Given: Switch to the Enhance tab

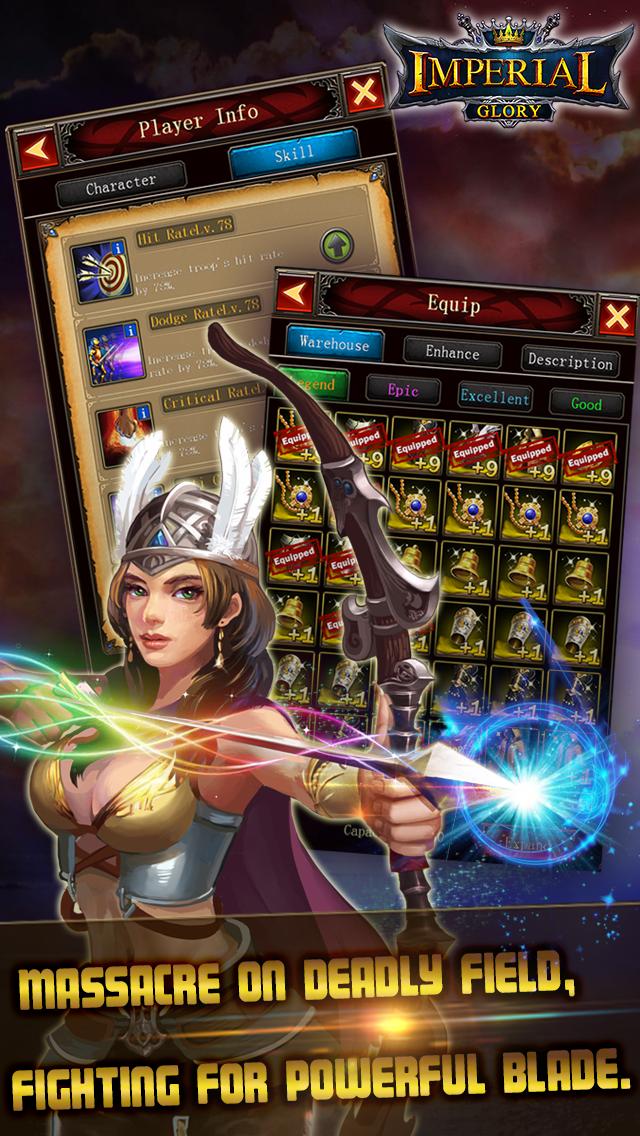Looking at the screenshot, I should pyautogui.click(x=452, y=352).
